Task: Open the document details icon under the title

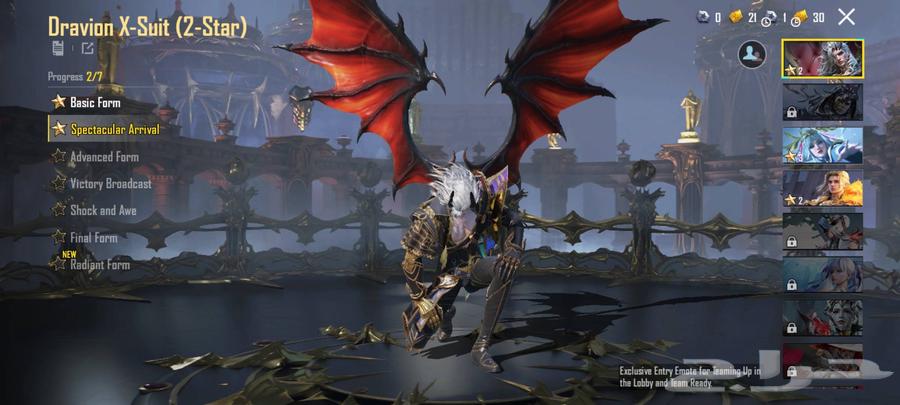Action: pyautogui.click(x=59, y=48)
